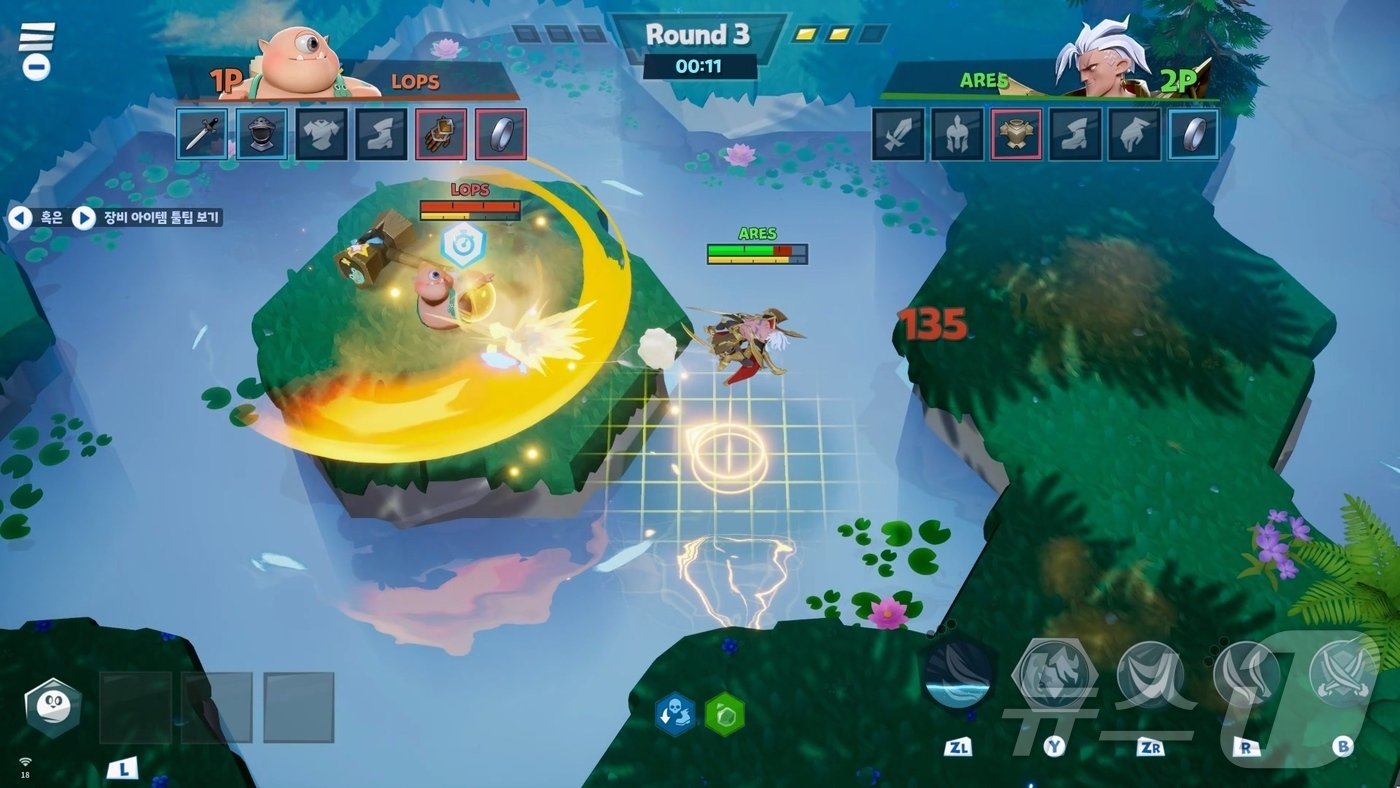This screenshot has height=788, width=1400.
Task: Click the blue skull-and-boot status icon
Action: (x=675, y=714)
